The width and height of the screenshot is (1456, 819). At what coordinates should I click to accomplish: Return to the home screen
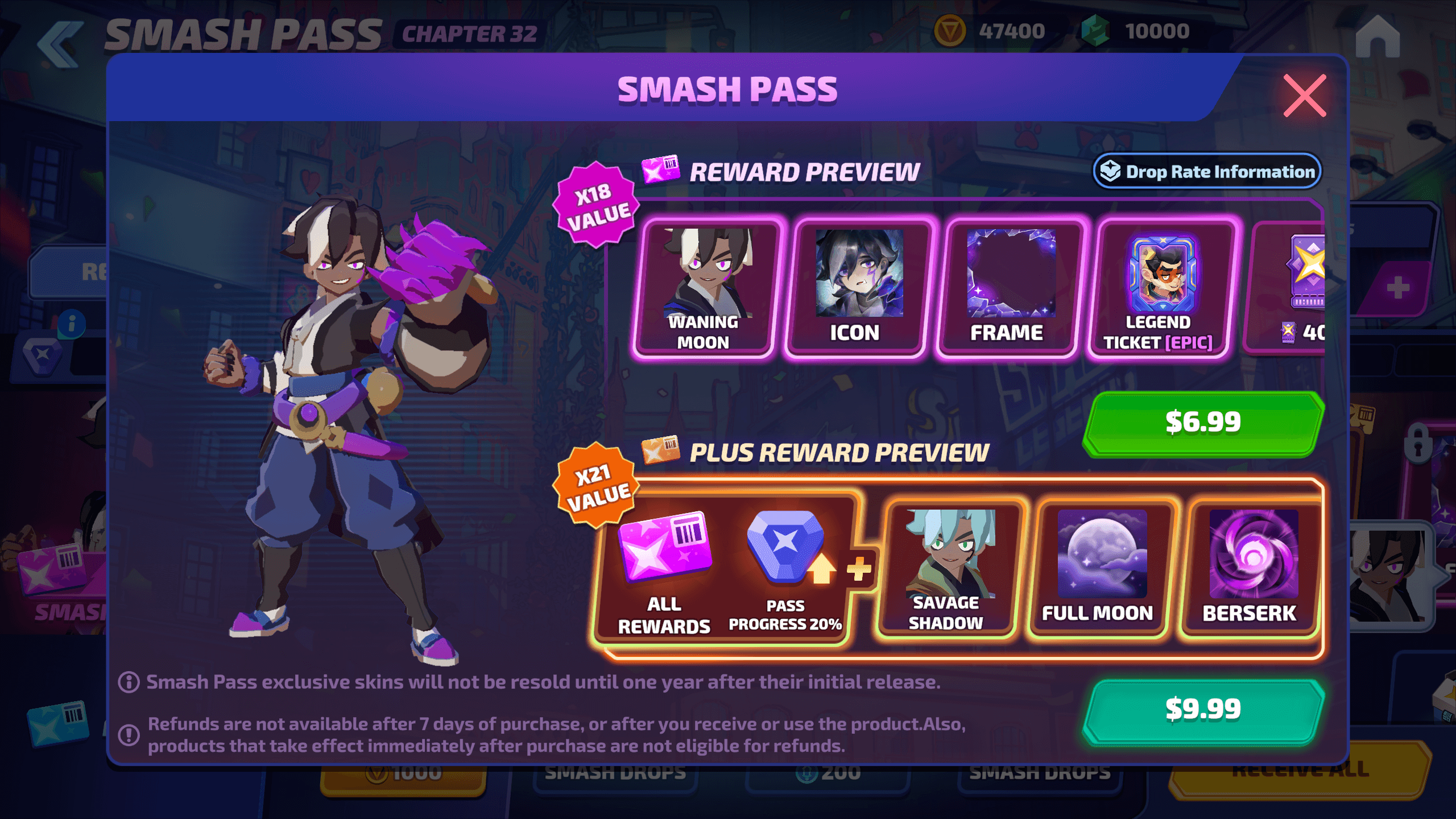1377,36
